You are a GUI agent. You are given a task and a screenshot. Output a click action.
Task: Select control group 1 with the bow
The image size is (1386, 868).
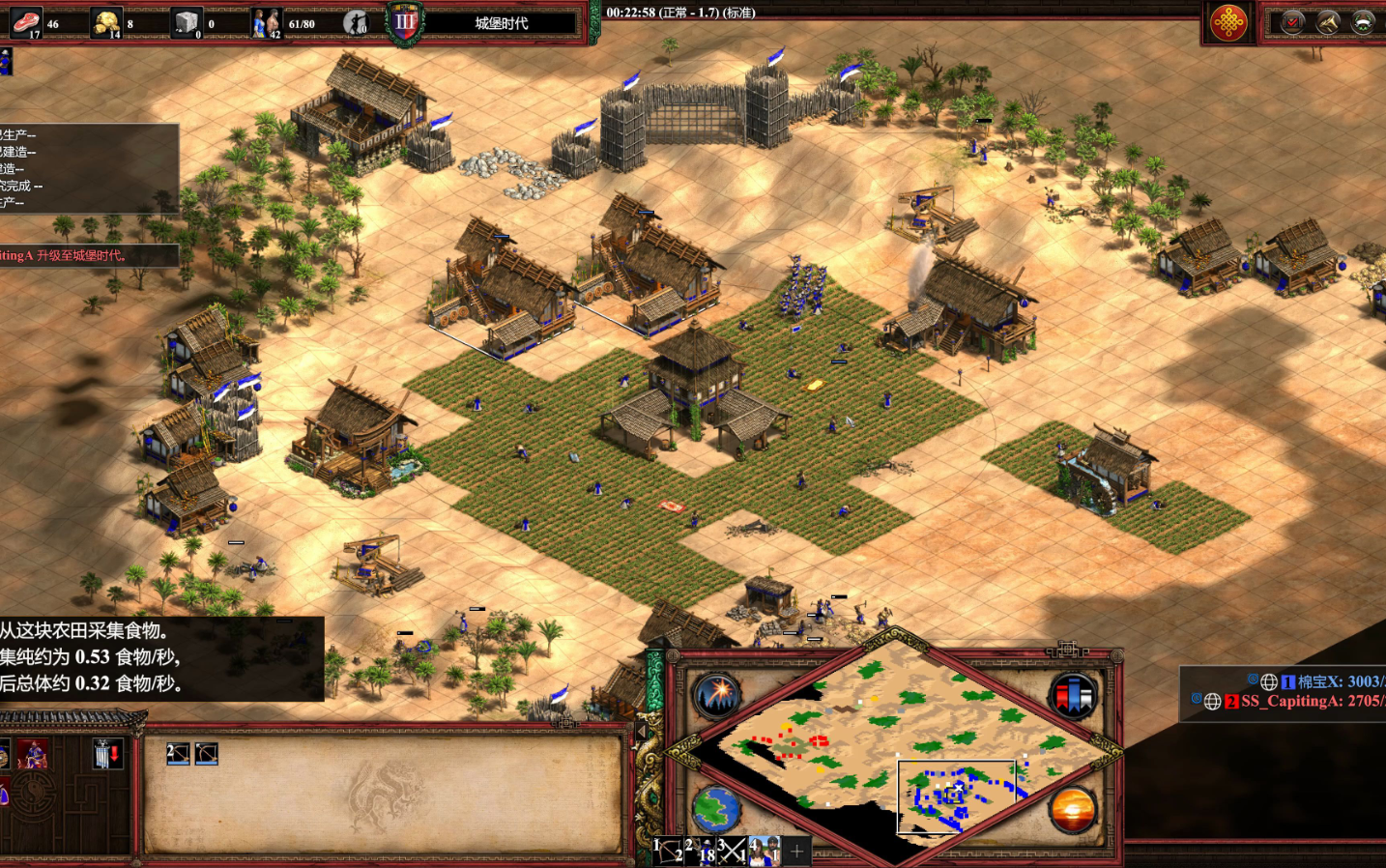pos(669,852)
